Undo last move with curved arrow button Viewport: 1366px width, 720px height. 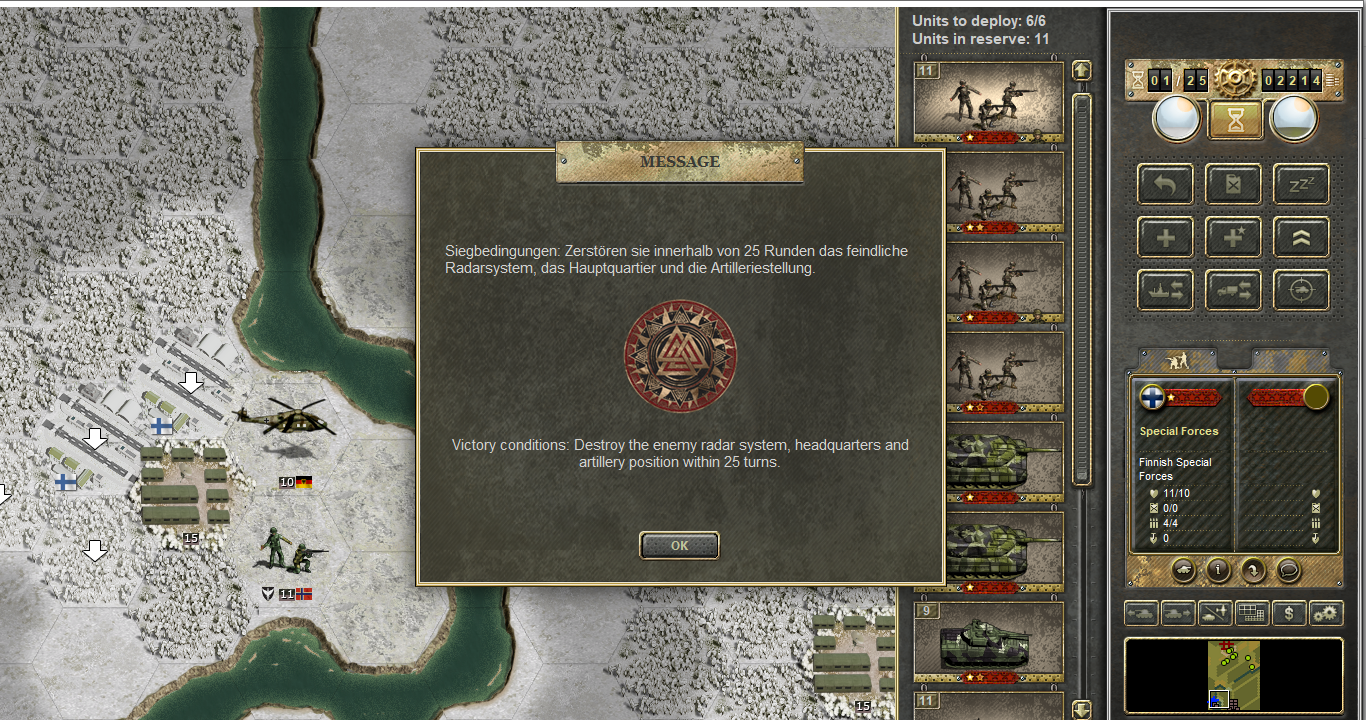click(1165, 184)
